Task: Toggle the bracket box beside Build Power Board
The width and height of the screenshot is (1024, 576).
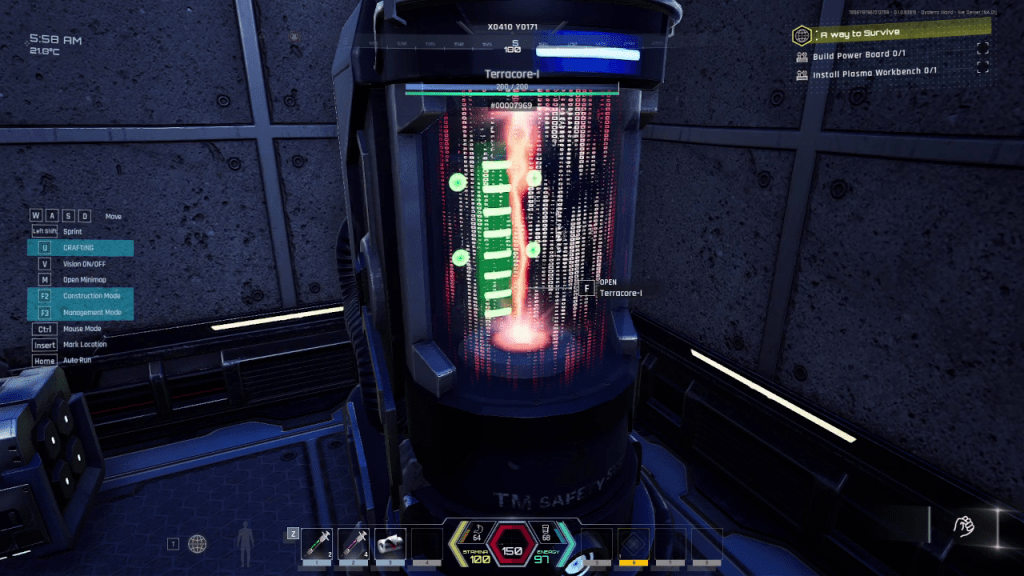Action: pos(983,50)
